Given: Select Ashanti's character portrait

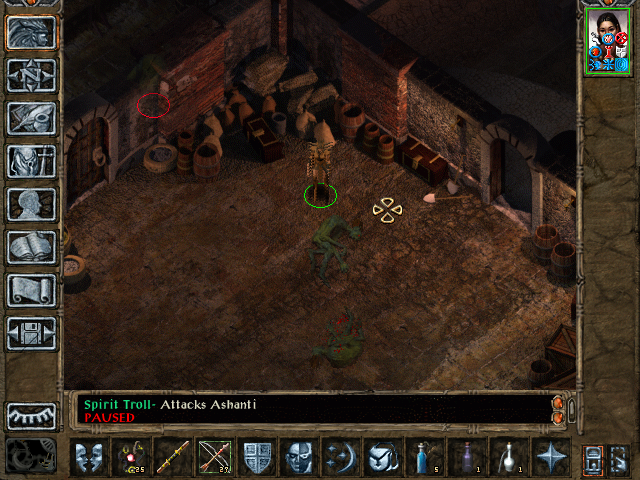Looking at the screenshot, I should click(x=608, y=42).
